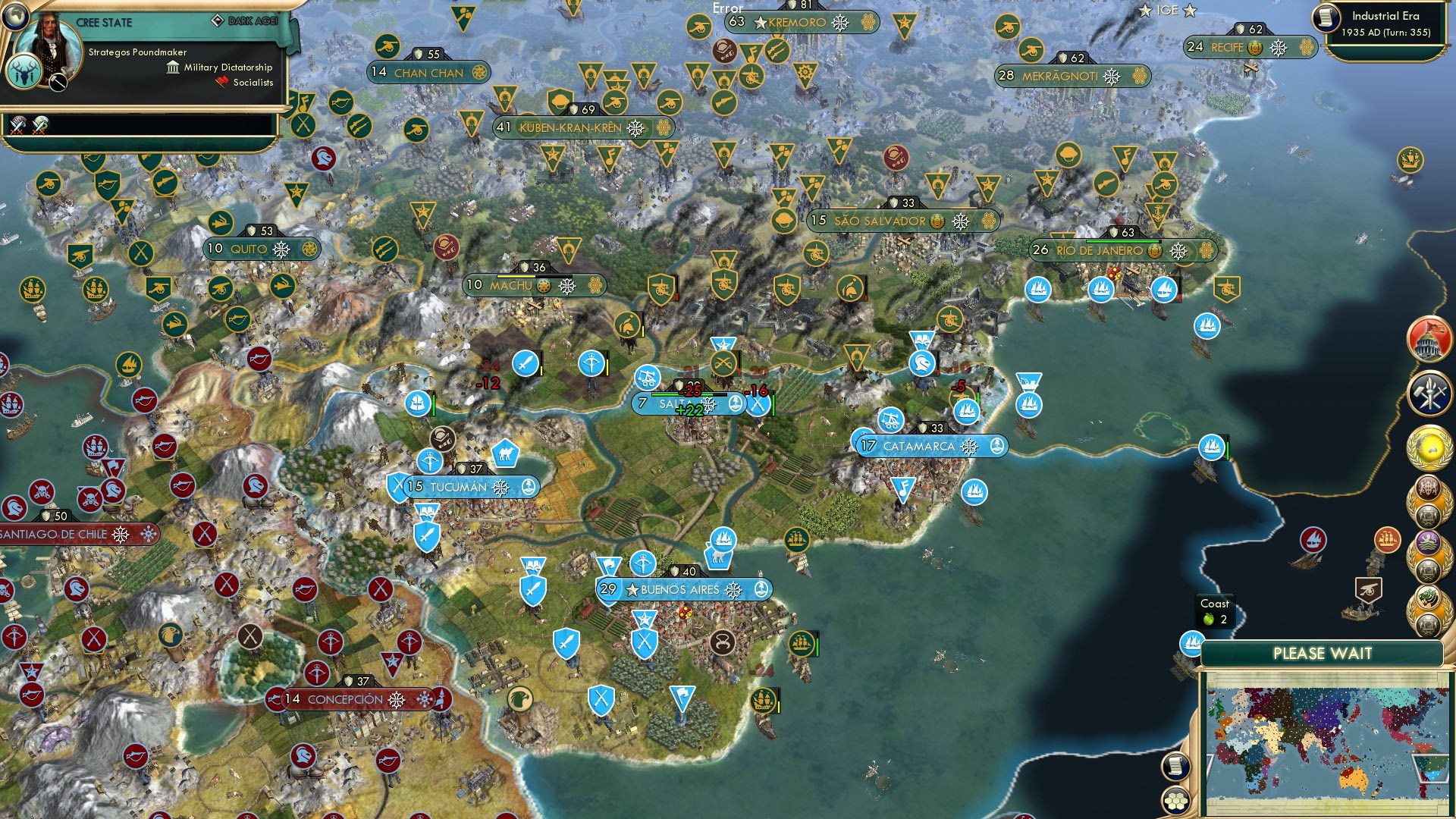Screen dimensions: 1456x819
Task: Toggle the globe overlay in the top-left corner
Action: pyautogui.click(x=15, y=17)
